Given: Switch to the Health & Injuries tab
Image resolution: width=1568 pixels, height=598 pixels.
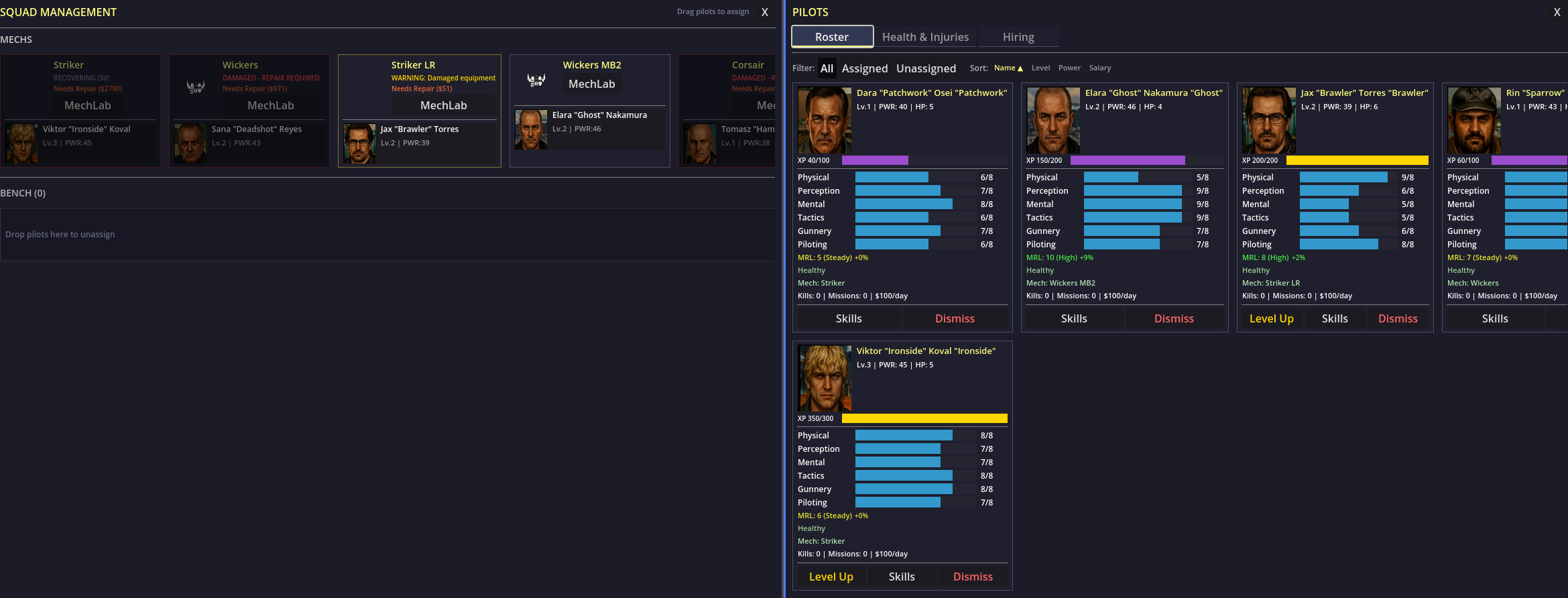Looking at the screenshot, I should (x=925, y=37).
